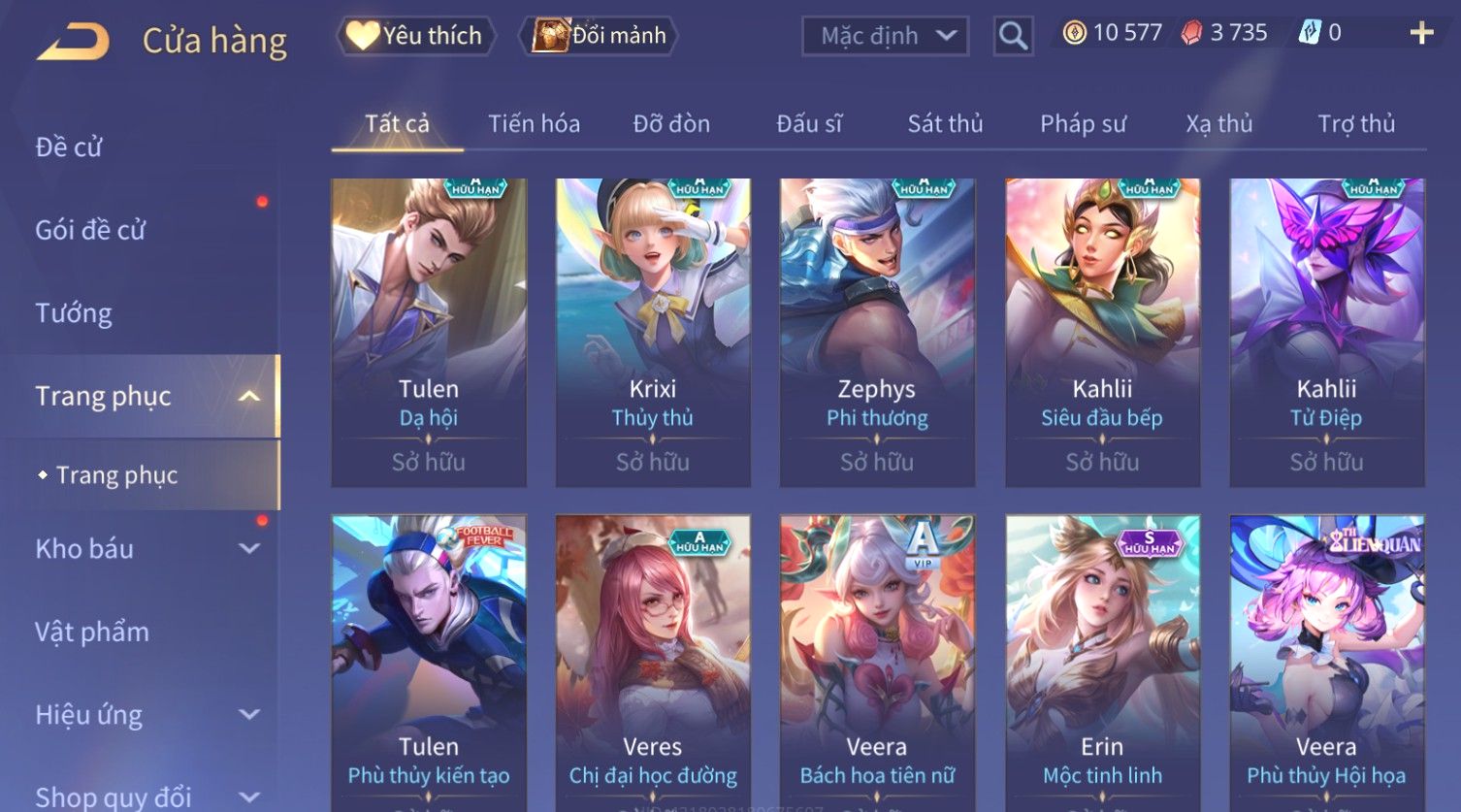Screen dimensions: 1461x812
Task: Open the Vật phẩm items section
Action: [92, 633]
